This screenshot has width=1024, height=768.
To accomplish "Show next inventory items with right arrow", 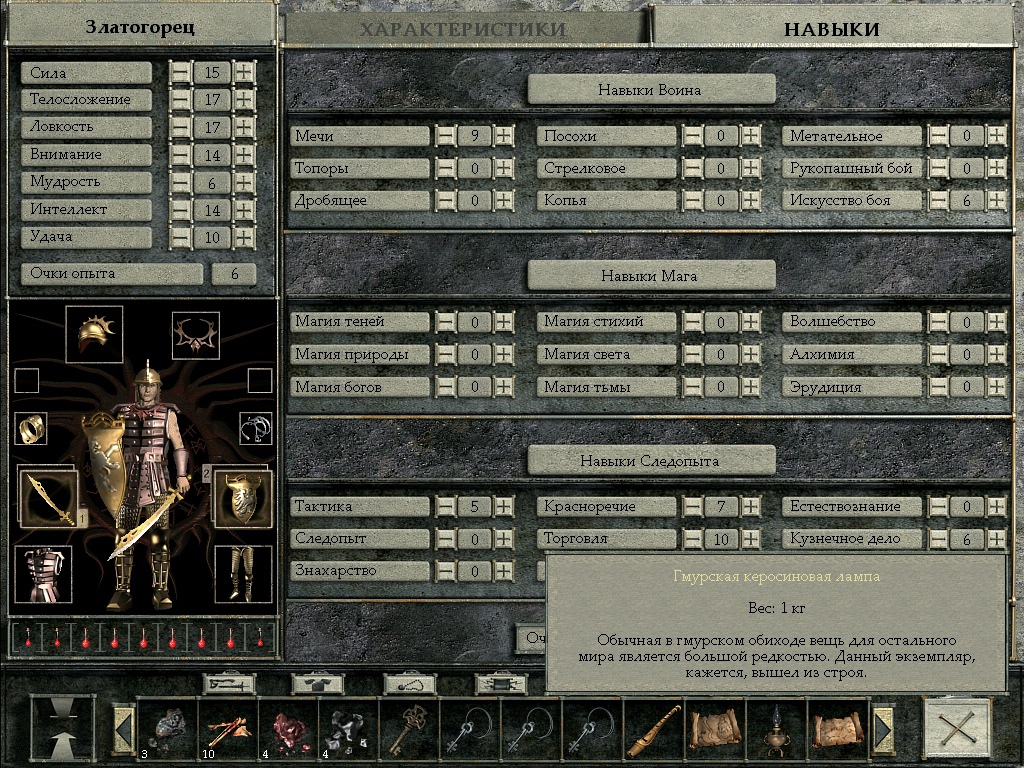I will click(x=884, y=730).
